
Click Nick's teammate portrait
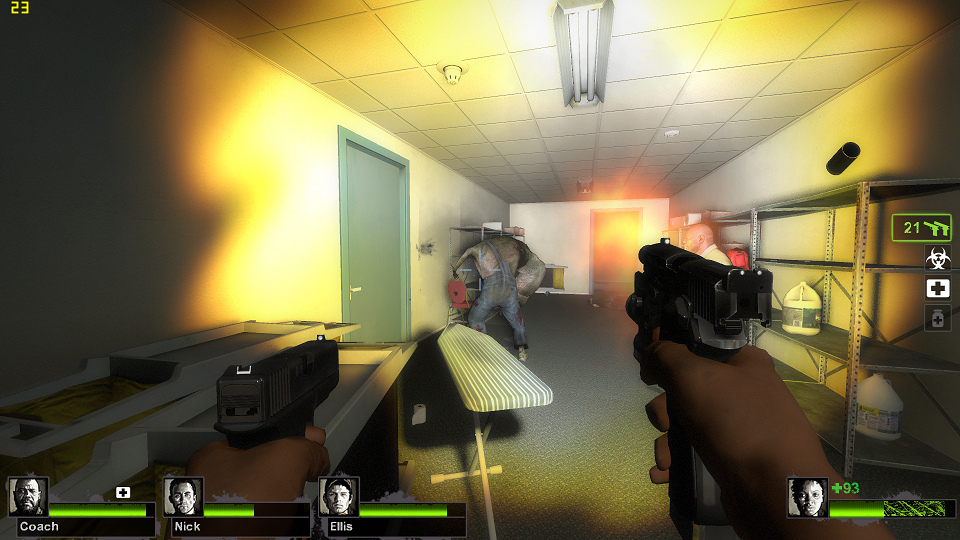point(183,497)
